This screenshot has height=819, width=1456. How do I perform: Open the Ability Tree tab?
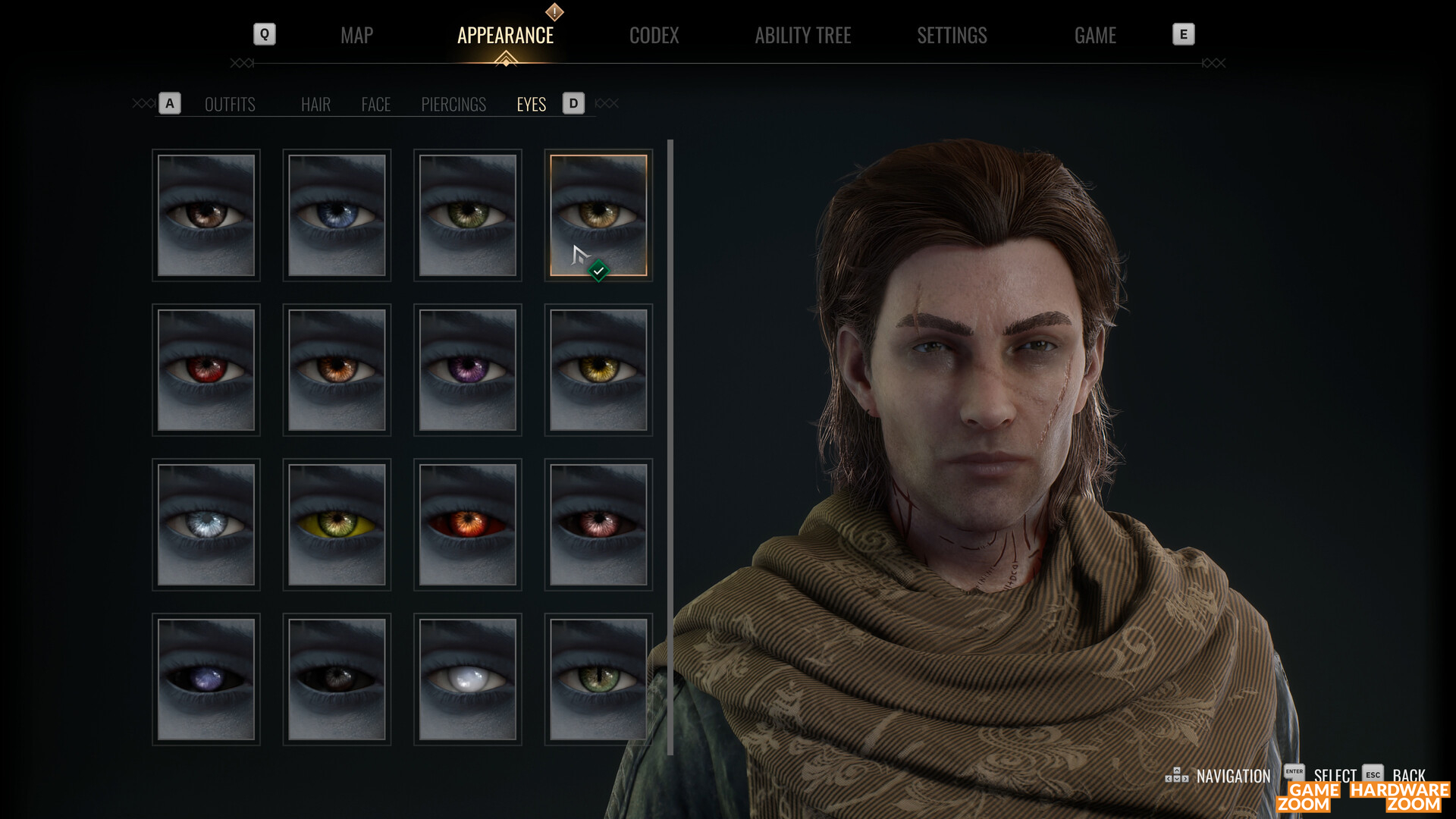tap(802, 36)
